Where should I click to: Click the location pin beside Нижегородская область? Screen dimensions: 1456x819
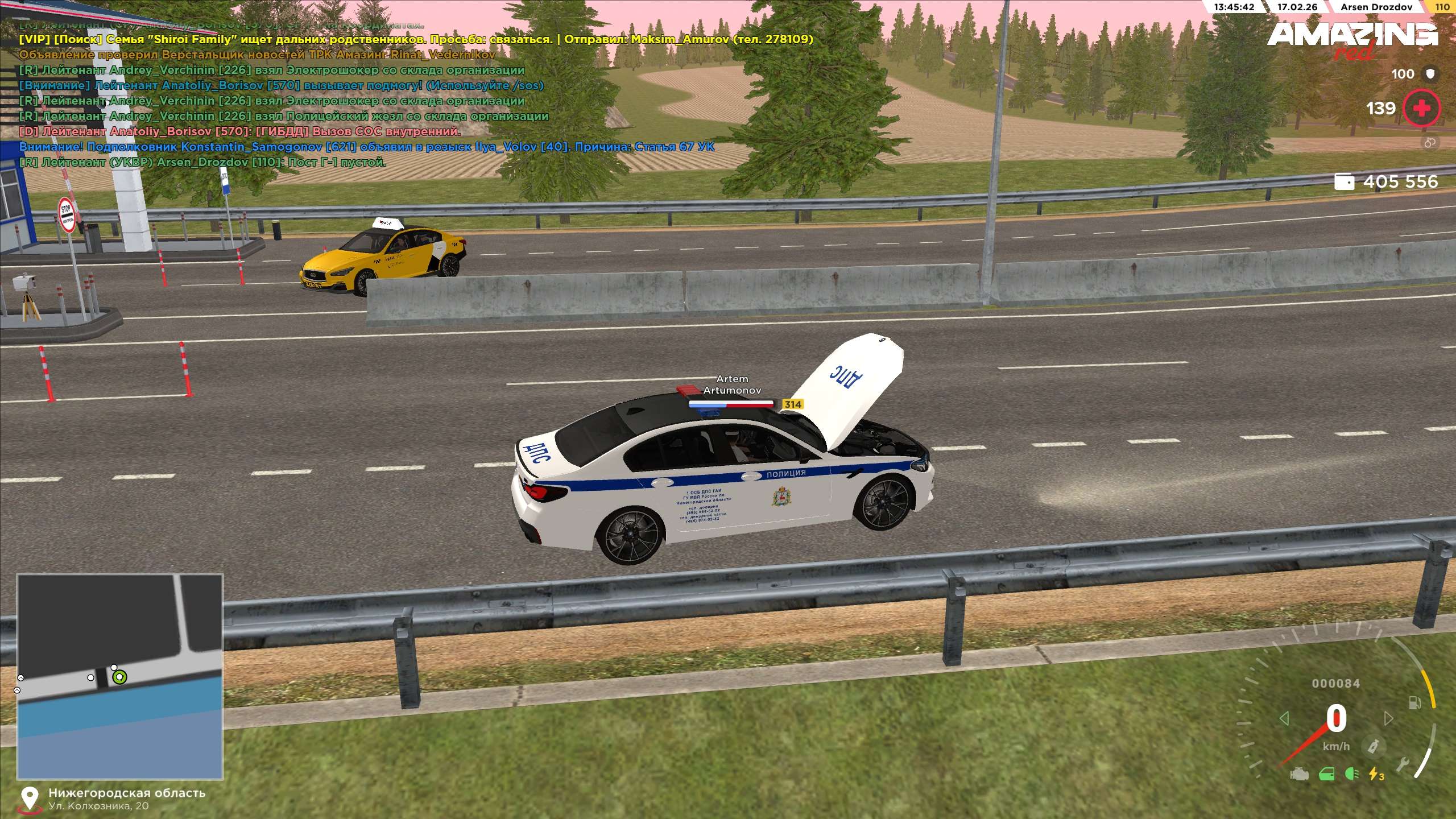coord(29,798)
